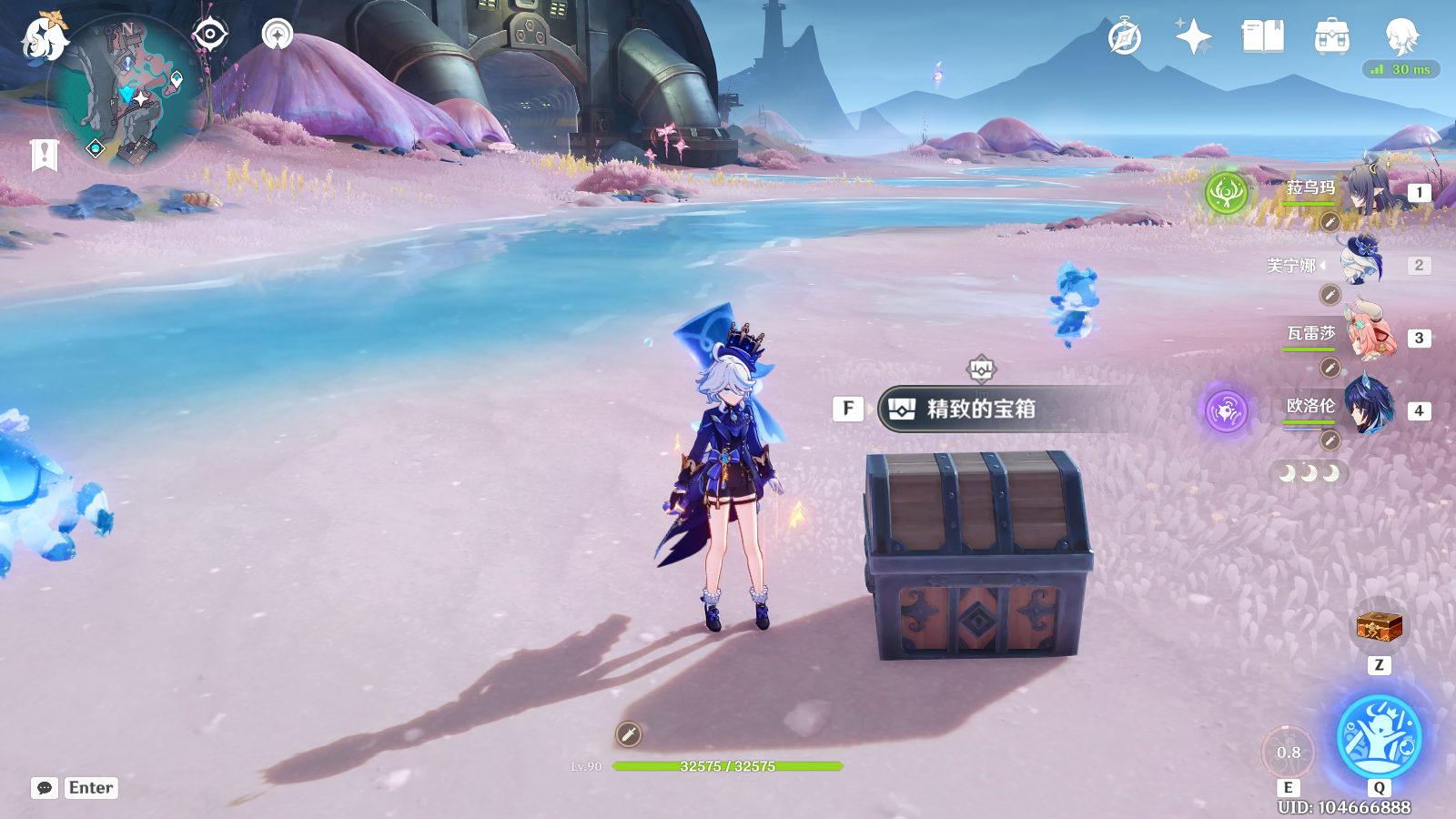Trigger the elemental skill on cooldown
The height and width of the screenshot is (819, 1456).
(x=1288, y=752)
